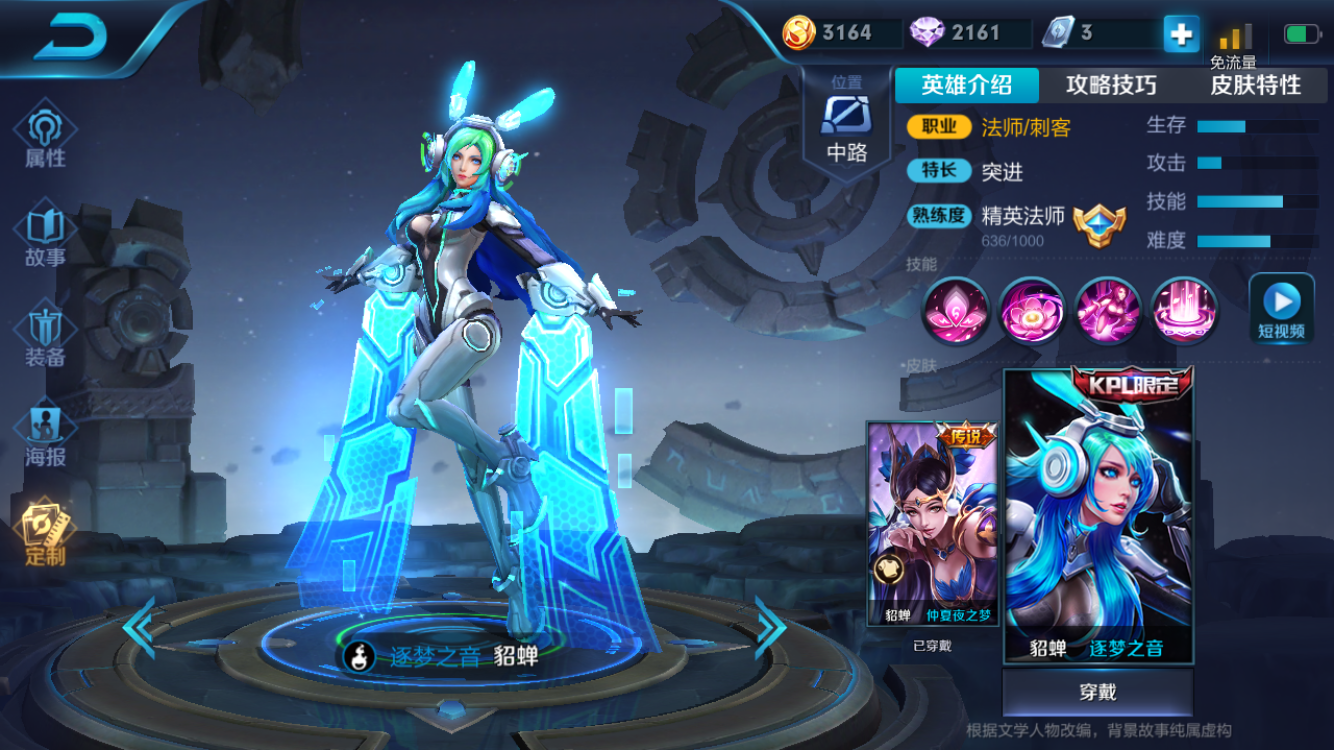Screen dimensions: 1334x750
Task: Open the 故事 story section
Action: coord(45,235)
